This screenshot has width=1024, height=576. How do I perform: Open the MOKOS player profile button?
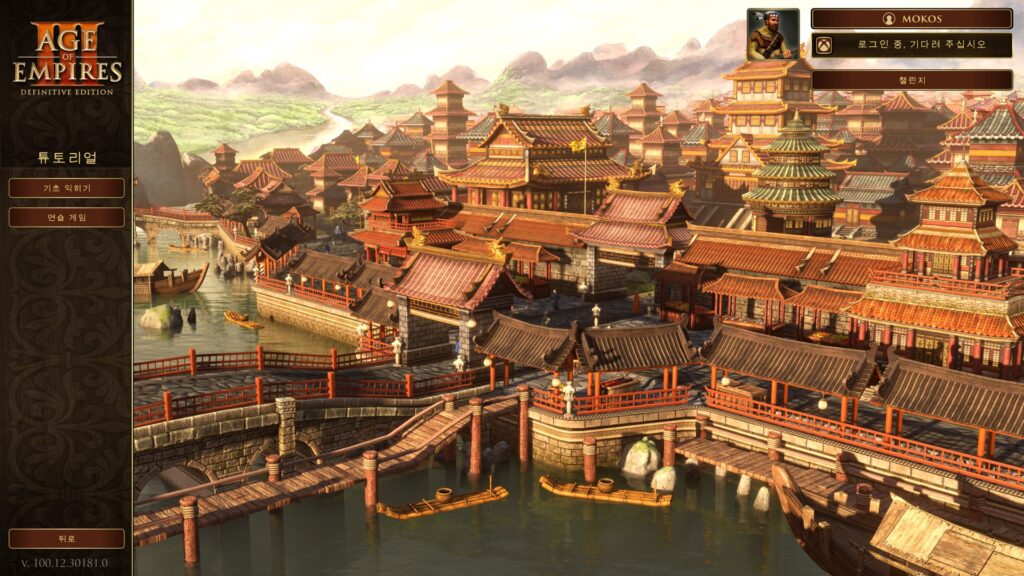(911, 19)
